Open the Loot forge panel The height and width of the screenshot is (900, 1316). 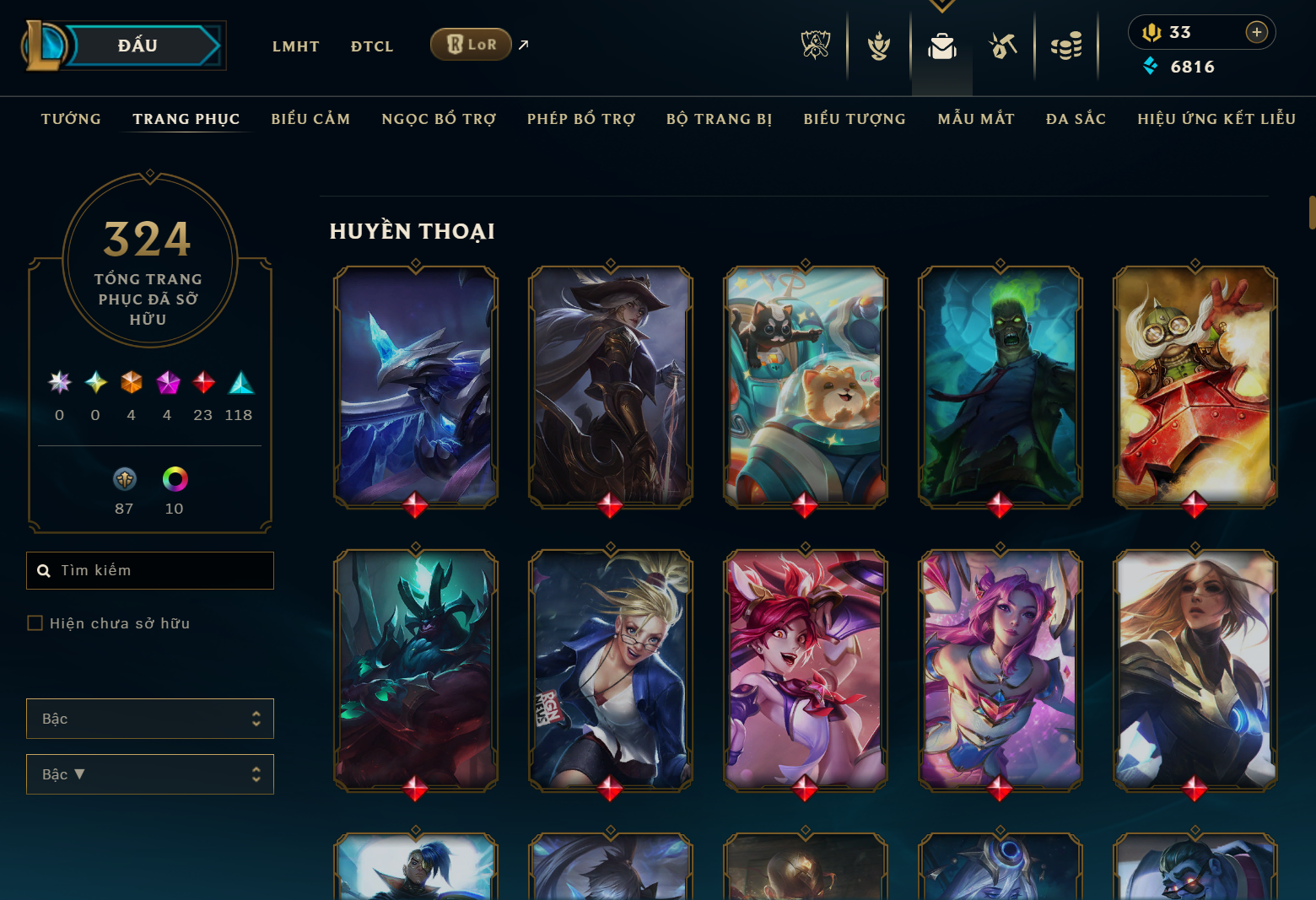(1004, 46)
